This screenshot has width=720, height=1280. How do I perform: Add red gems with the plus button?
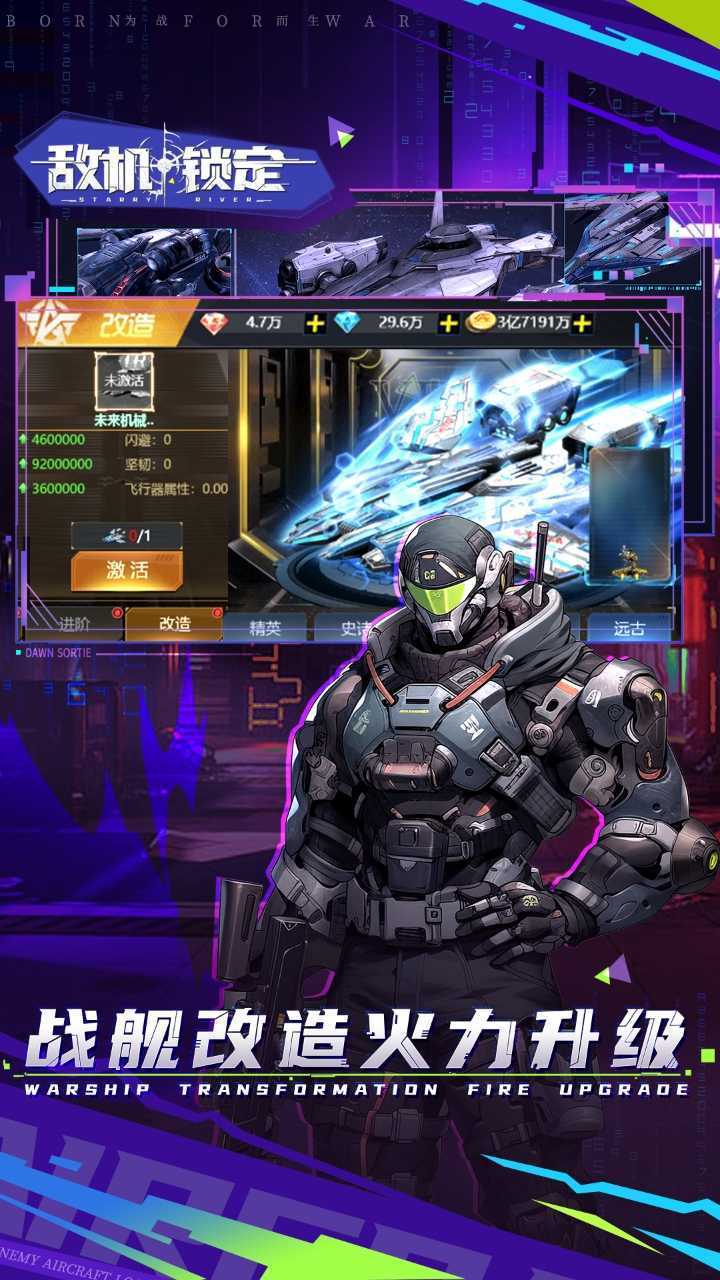(316, 323)
